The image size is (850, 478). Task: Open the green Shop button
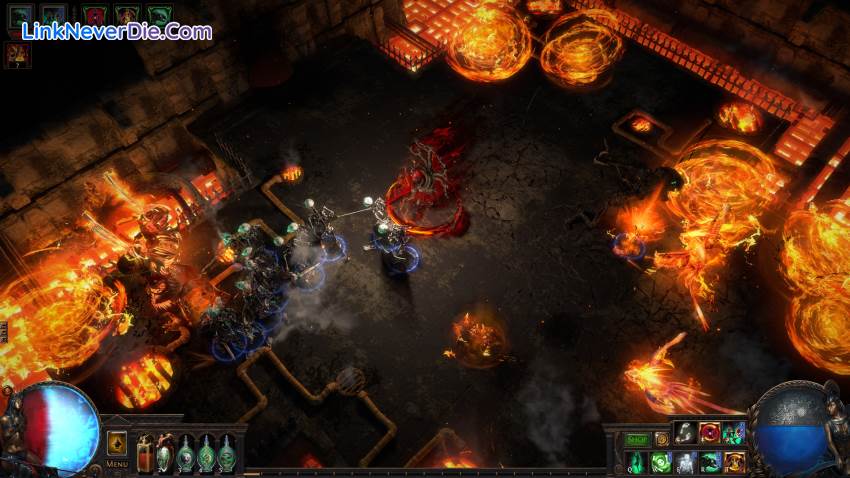637,438
